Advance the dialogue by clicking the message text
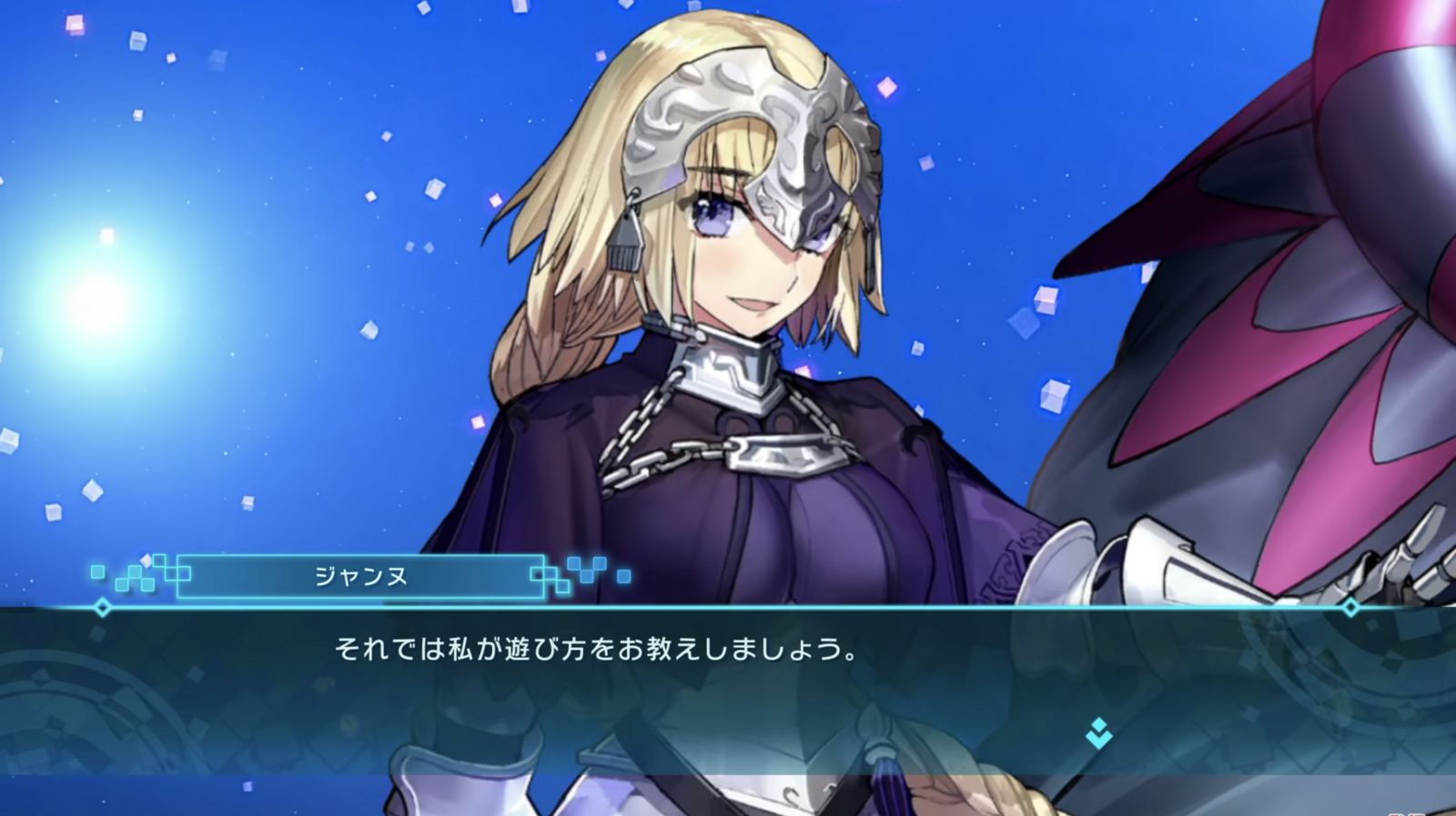This screenshot has height=816, width=1456. point(601,649)
